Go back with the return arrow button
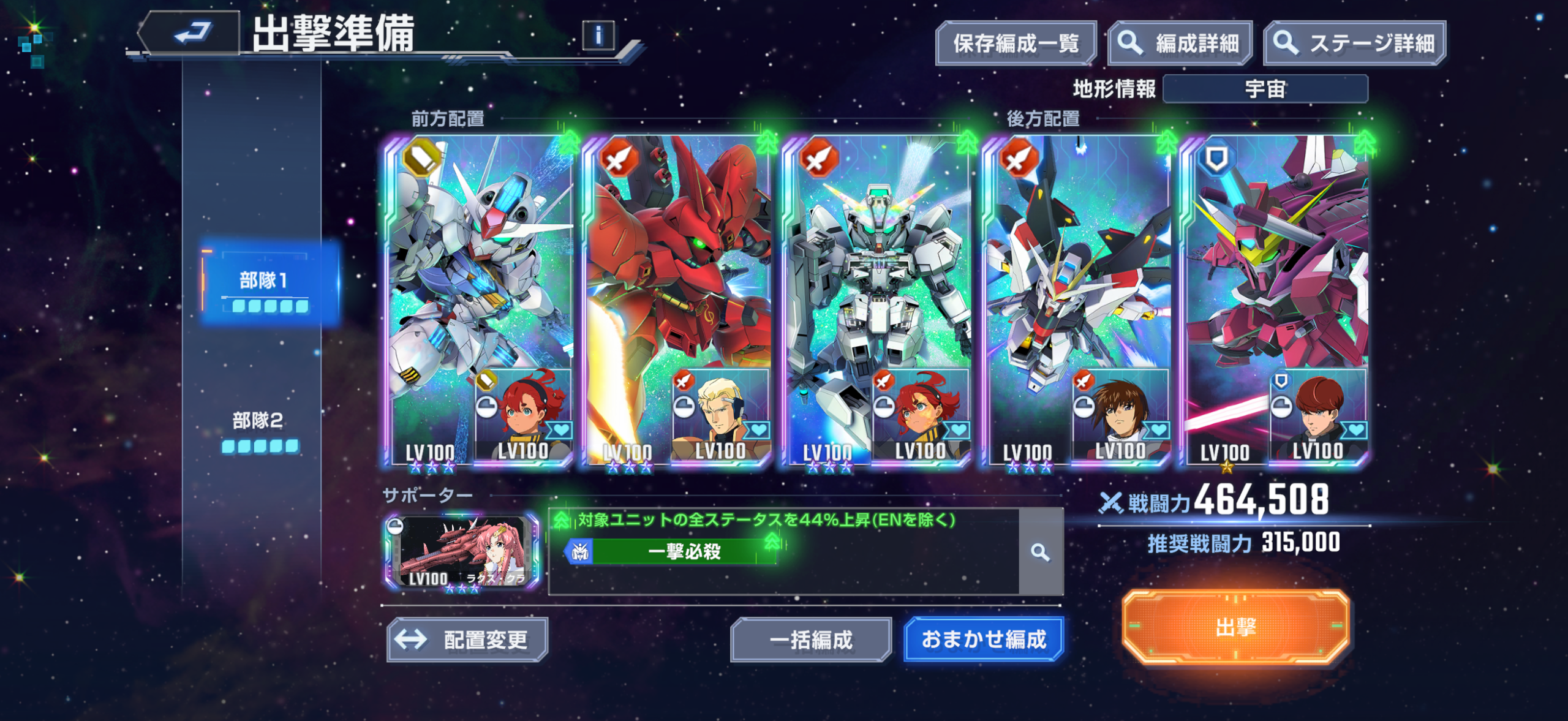Image resolution: width=1568 pixels, height=721 pixels. click(191, 33)
